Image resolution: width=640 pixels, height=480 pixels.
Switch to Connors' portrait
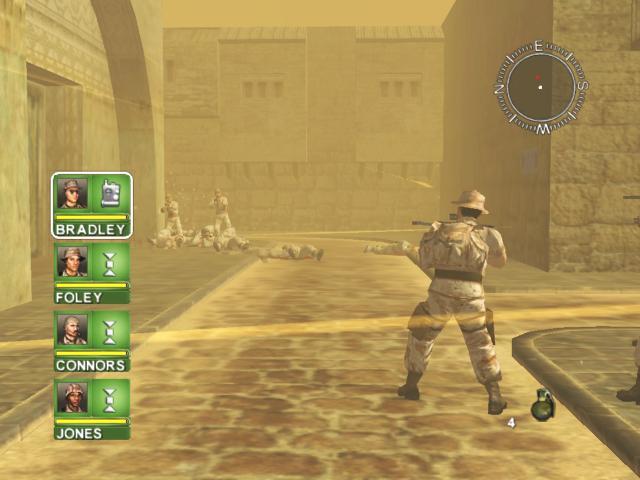[72, 329]
